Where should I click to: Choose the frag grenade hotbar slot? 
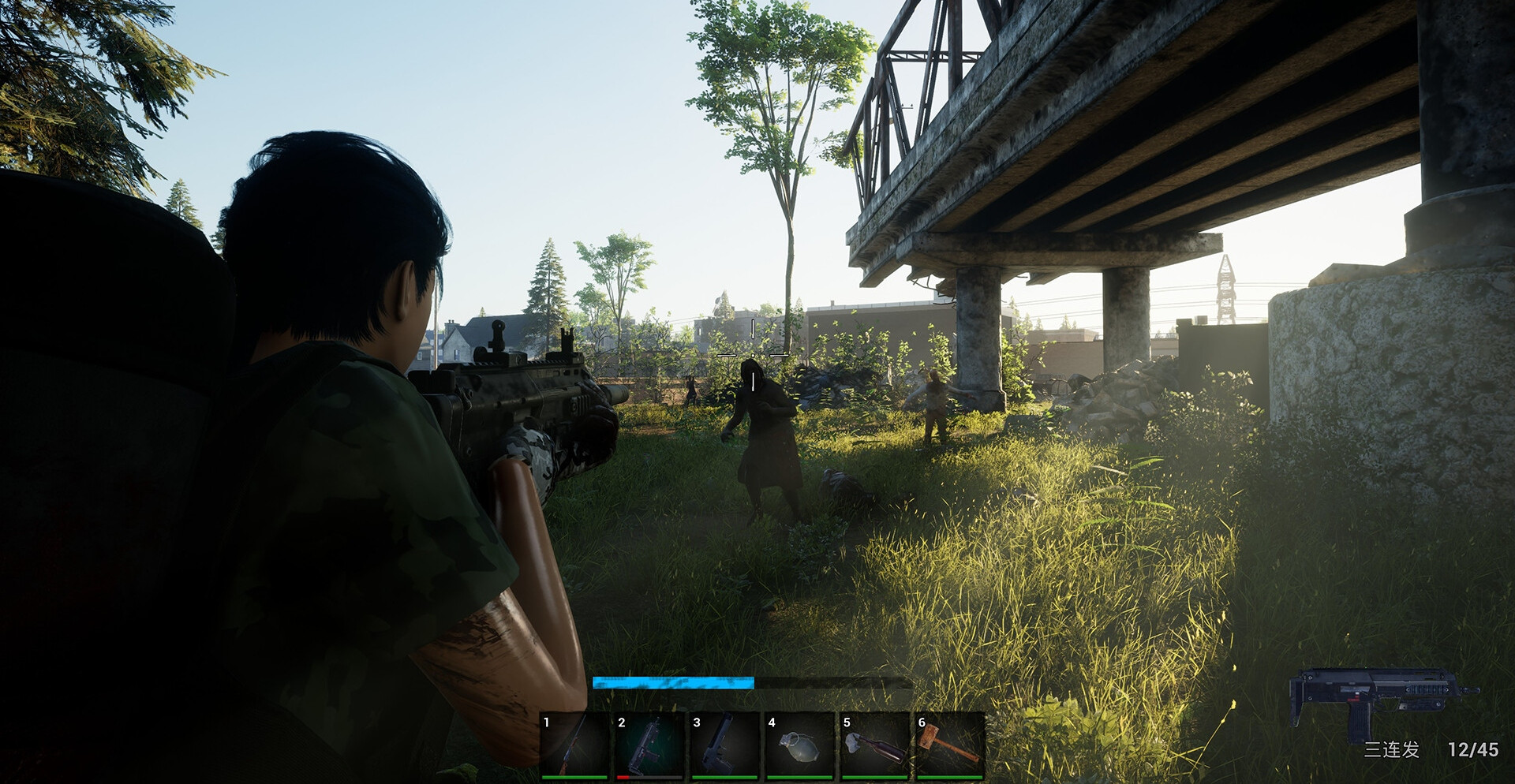click(799, 745)
